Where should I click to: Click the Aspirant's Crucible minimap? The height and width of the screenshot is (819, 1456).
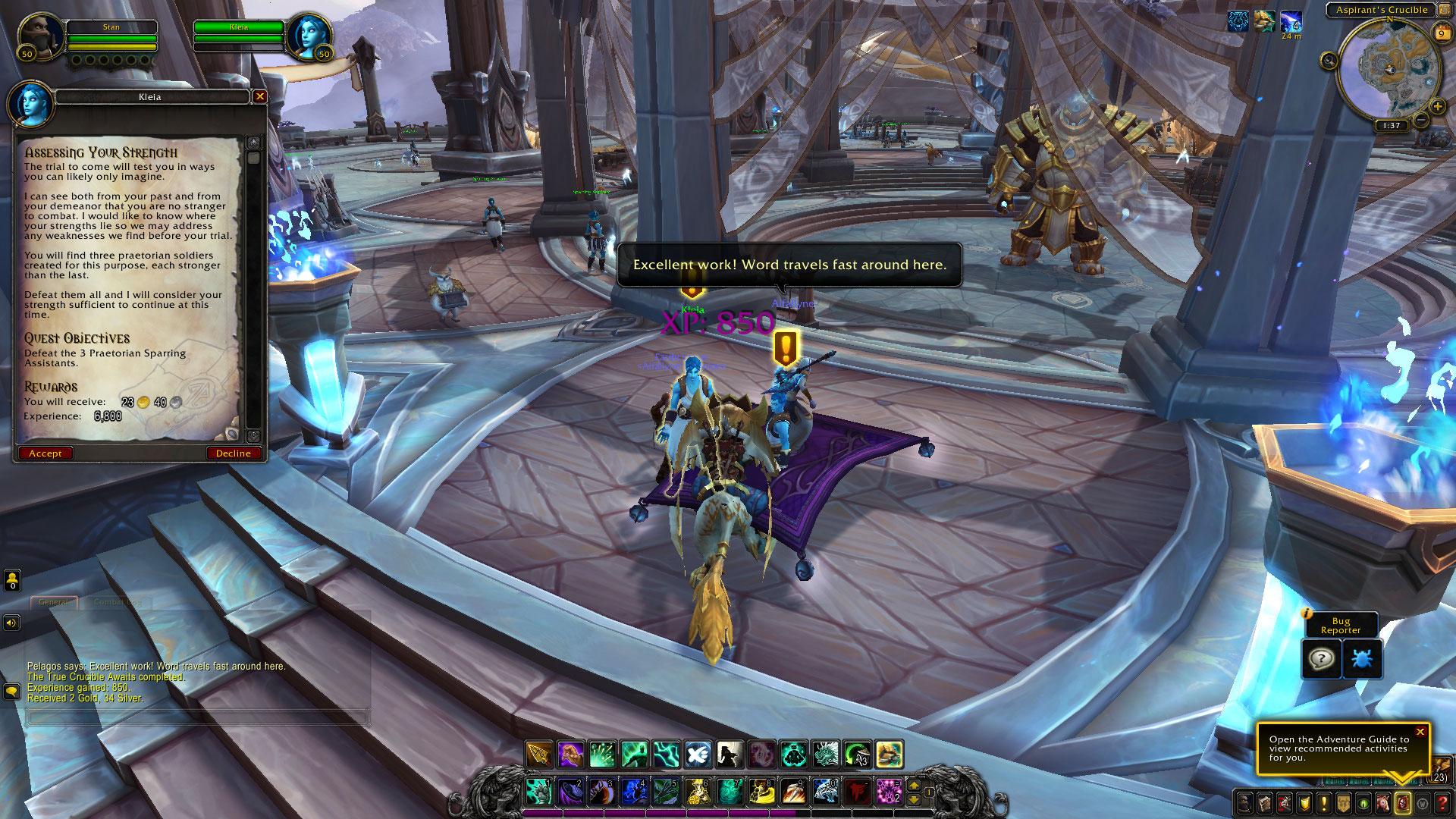point(1389,70)
